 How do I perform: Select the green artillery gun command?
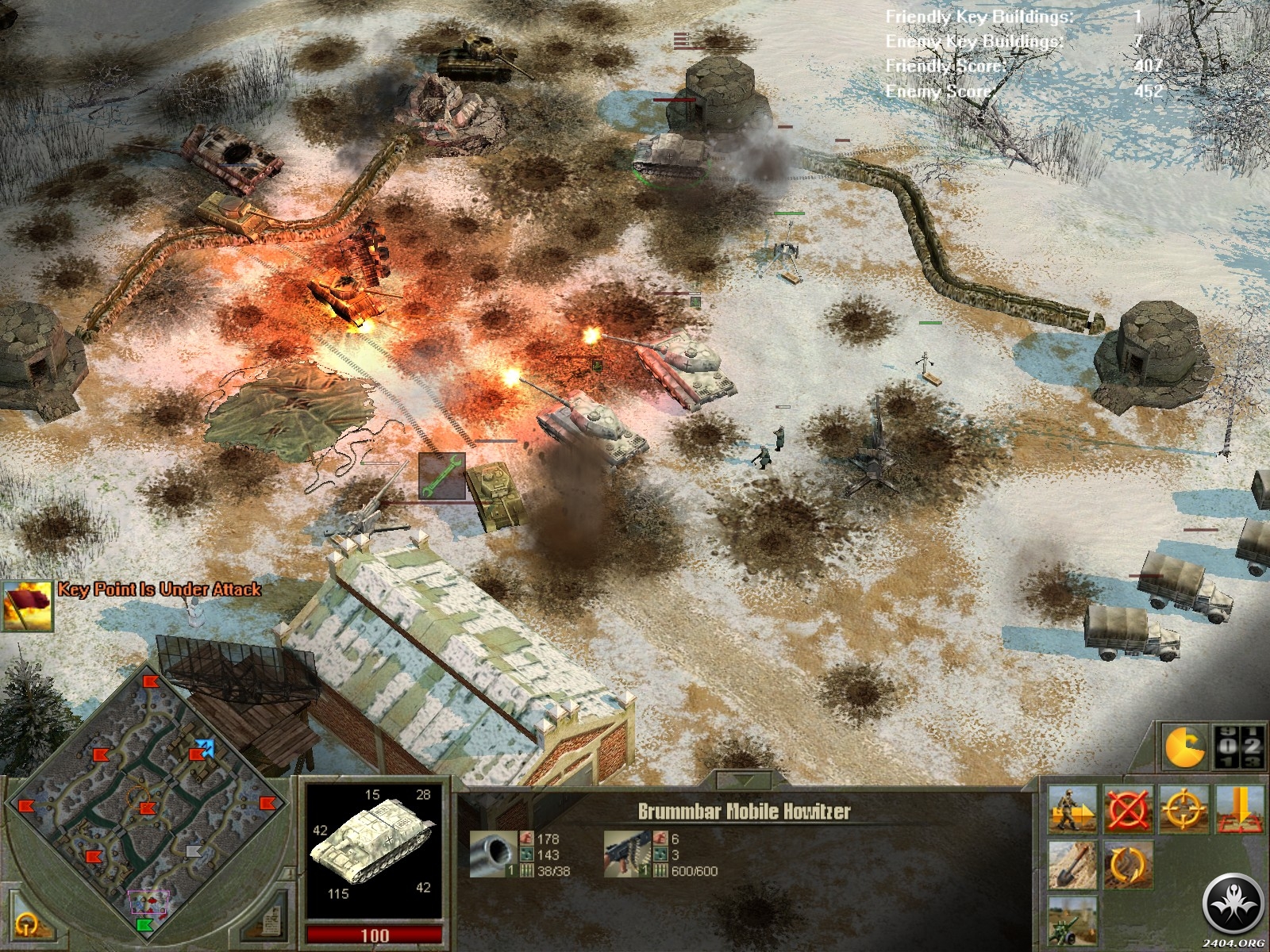point(1073,919)
